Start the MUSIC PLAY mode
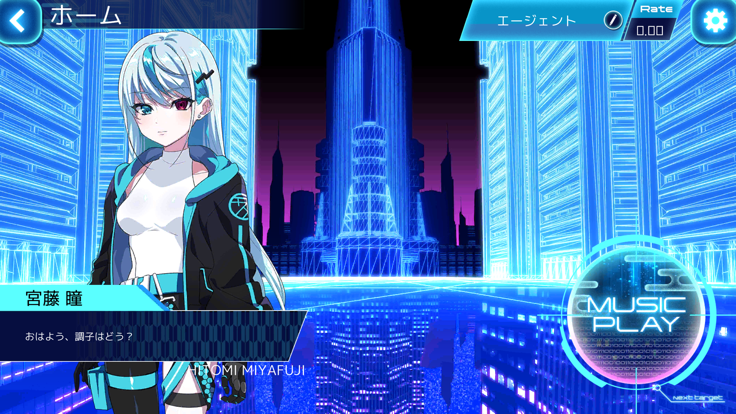The height and width of the screenshot is (414, 736). 640,314
